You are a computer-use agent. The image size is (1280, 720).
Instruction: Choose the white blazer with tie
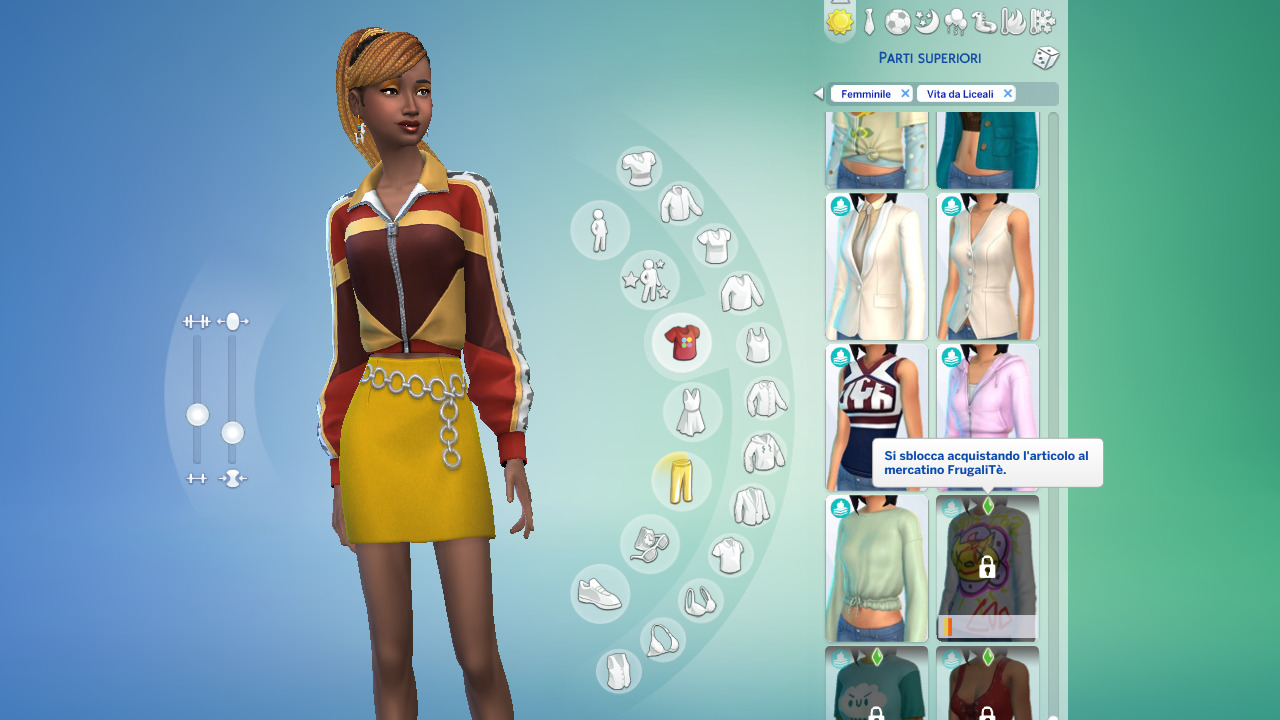[x=876, y=266]
